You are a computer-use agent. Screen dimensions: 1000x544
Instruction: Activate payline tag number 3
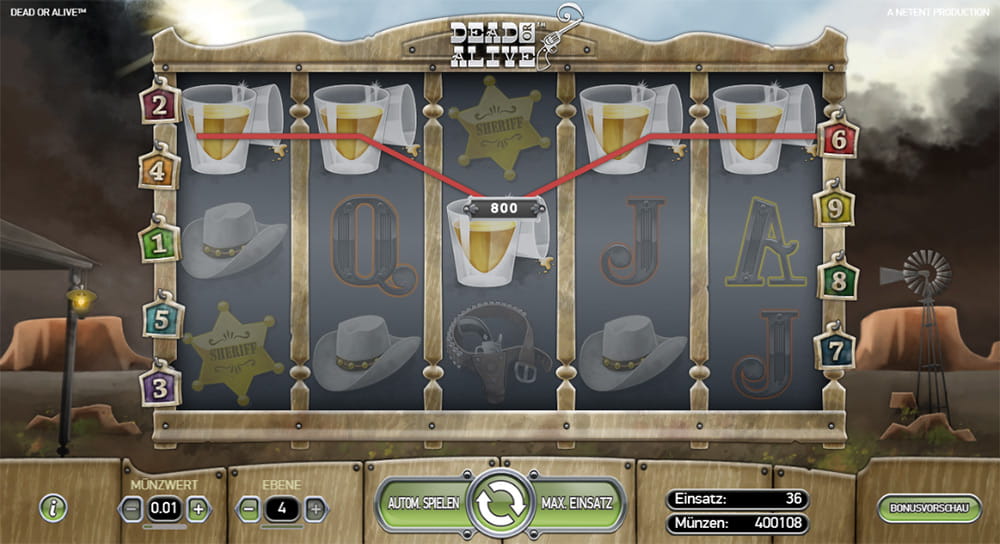coord(161,385)
